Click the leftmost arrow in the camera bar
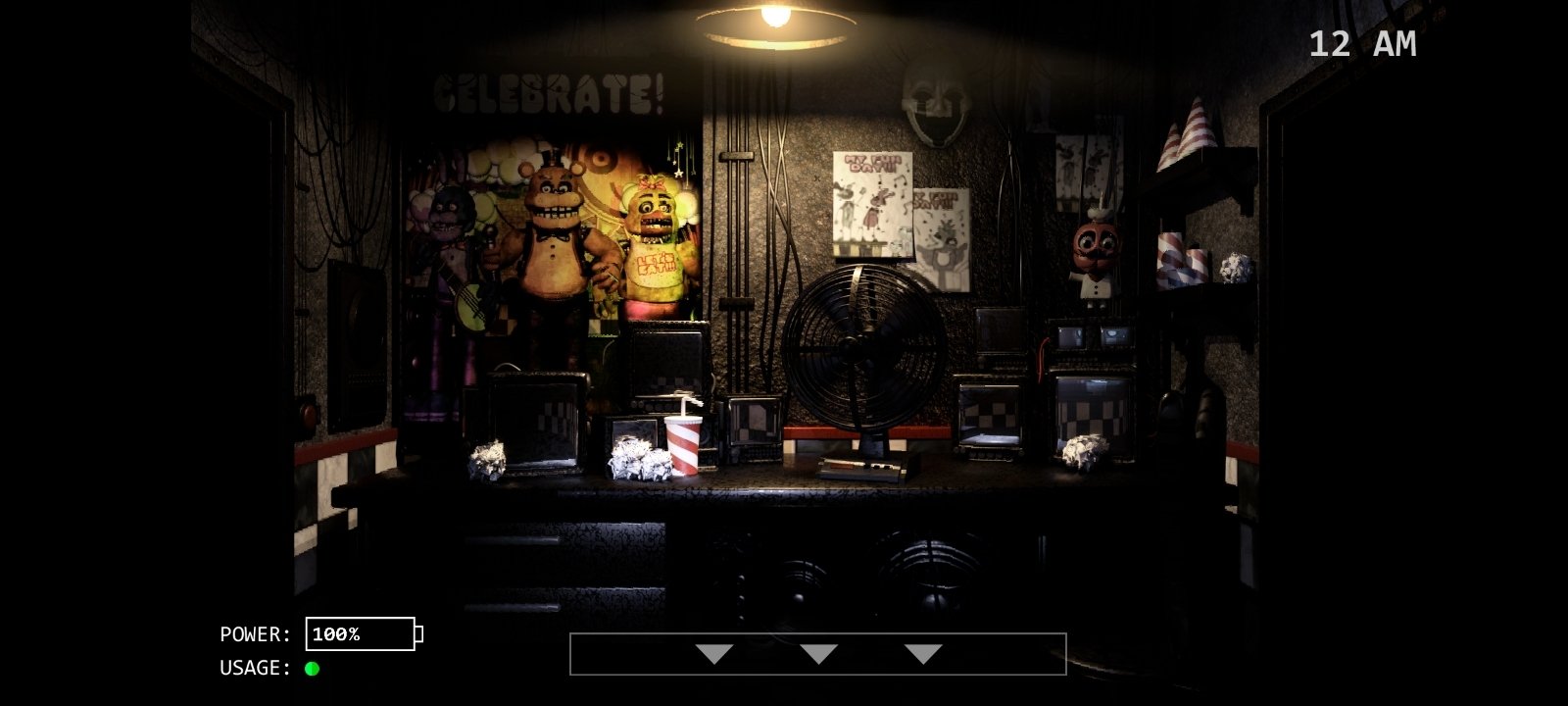 (715, 653)
